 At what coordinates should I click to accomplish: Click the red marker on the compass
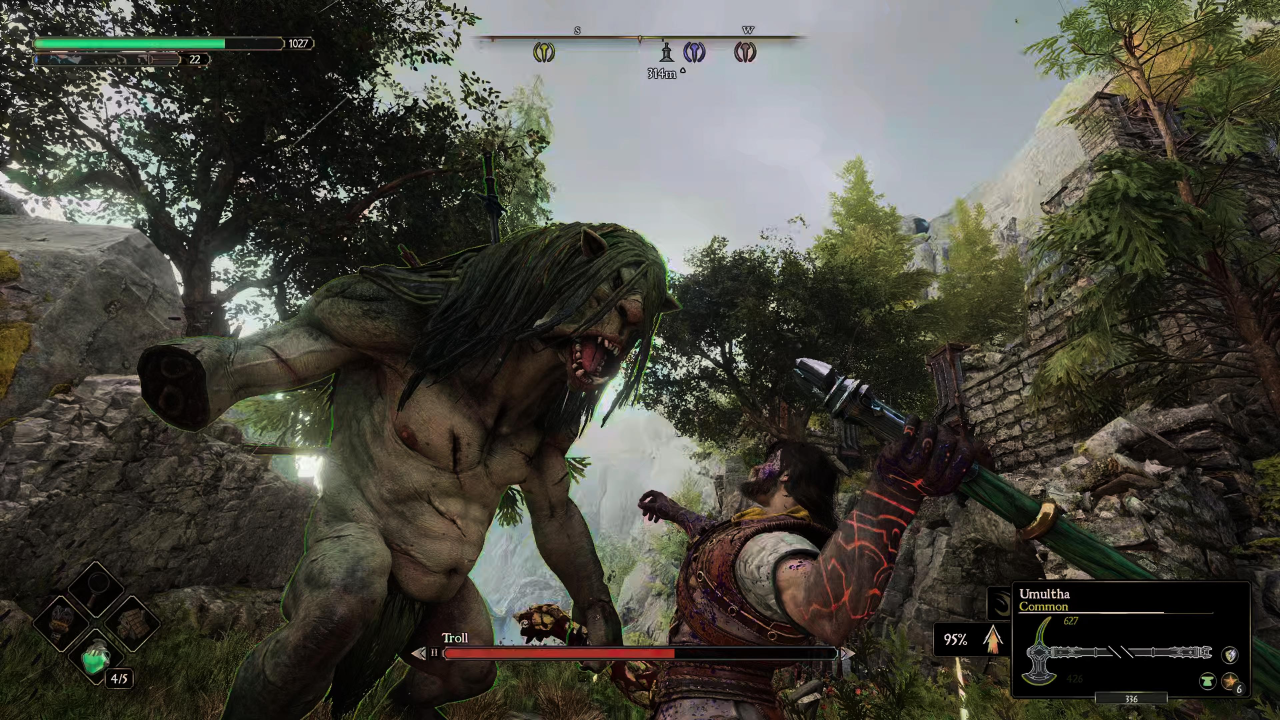pos(745,52)
